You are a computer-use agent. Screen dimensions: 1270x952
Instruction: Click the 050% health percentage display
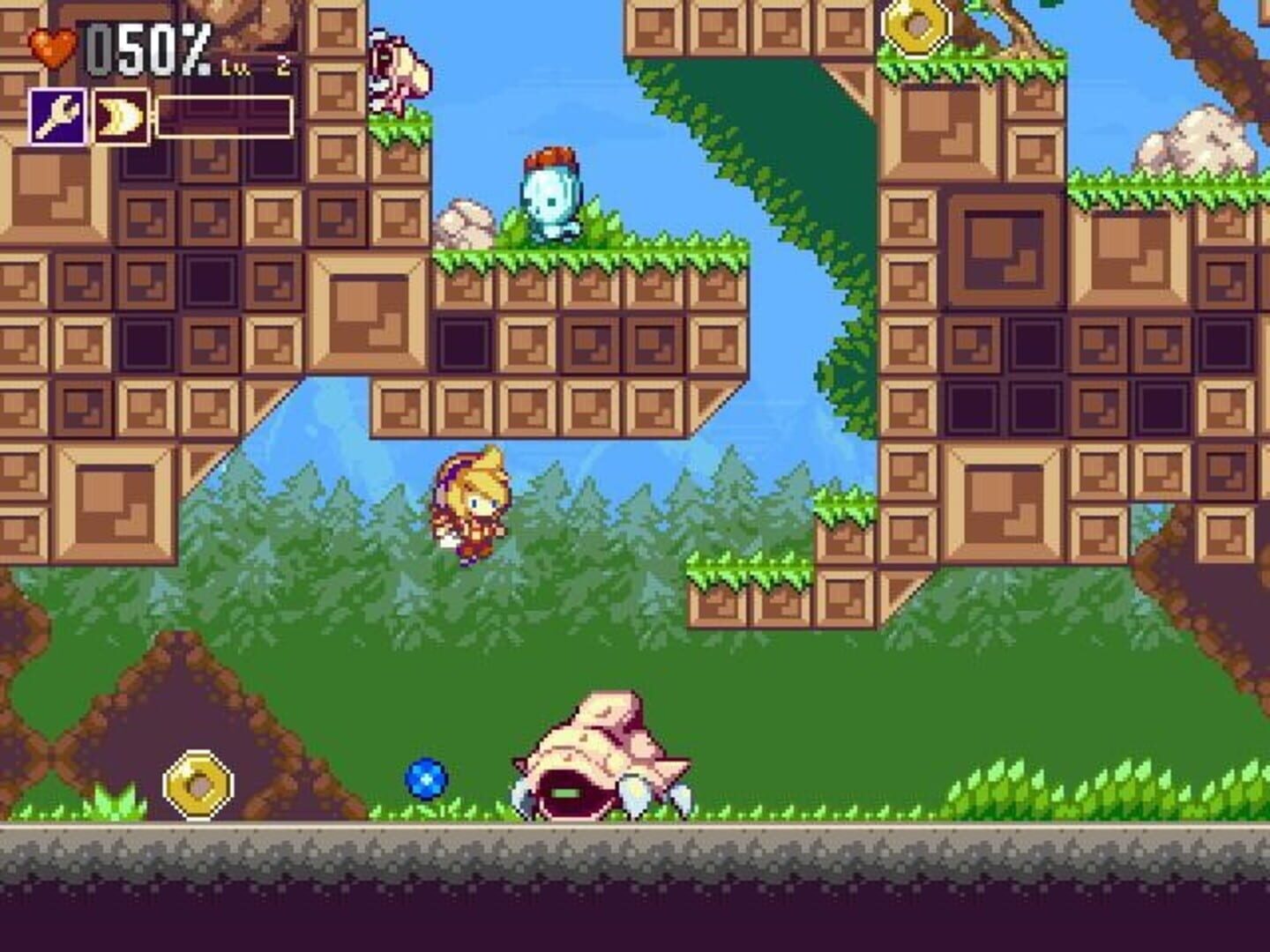(x=148, y=48)
